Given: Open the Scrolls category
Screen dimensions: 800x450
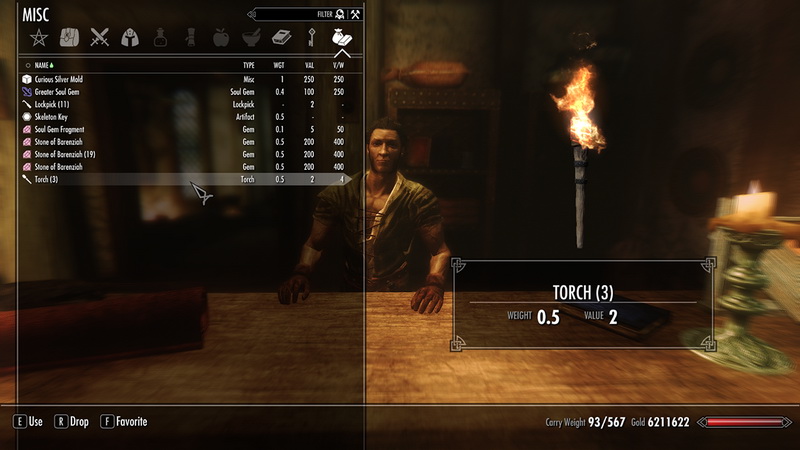Looking at the screenshot, I should (190, 38).
